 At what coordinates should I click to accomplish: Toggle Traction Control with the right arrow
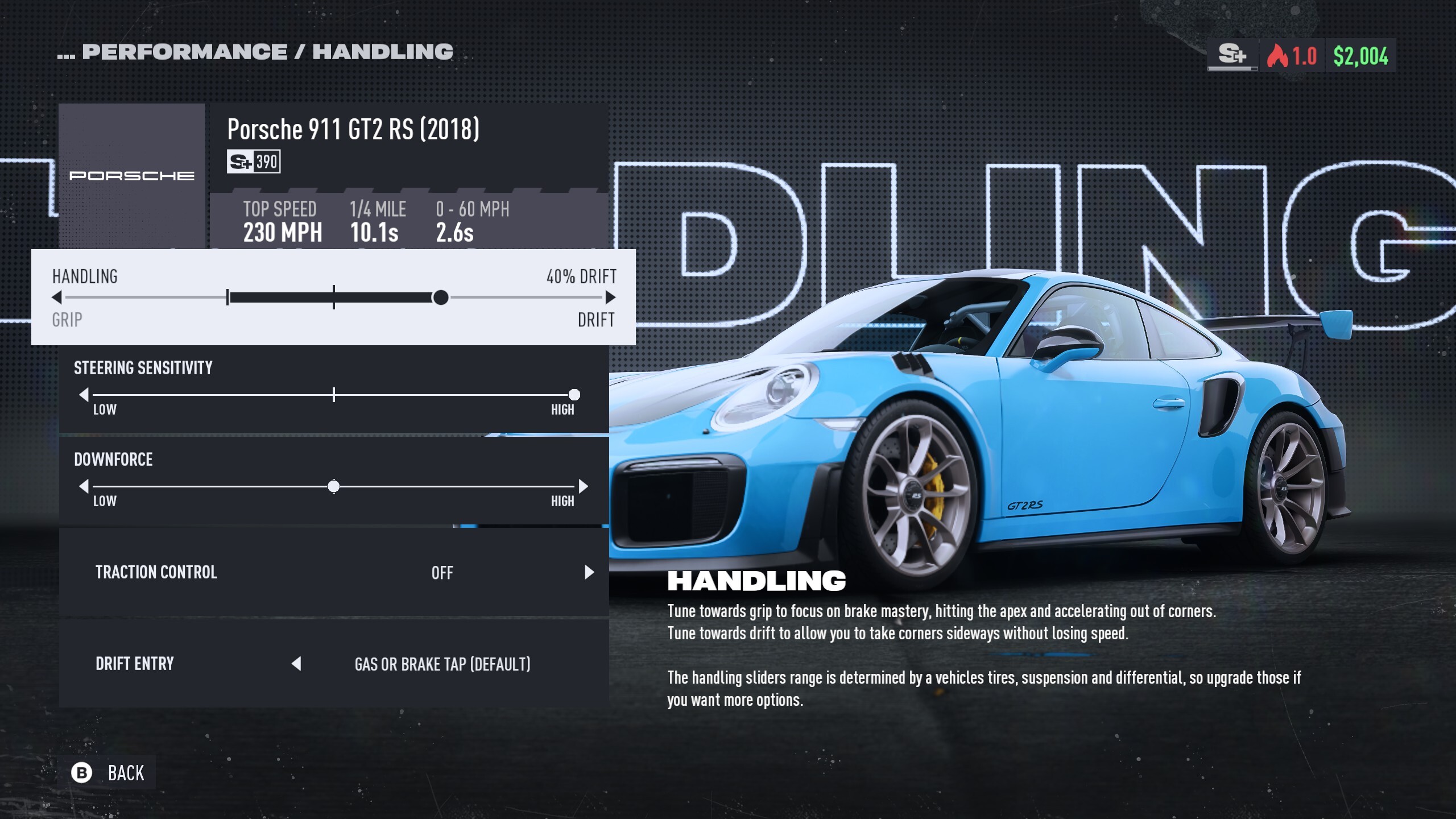[x=589, y=572]
